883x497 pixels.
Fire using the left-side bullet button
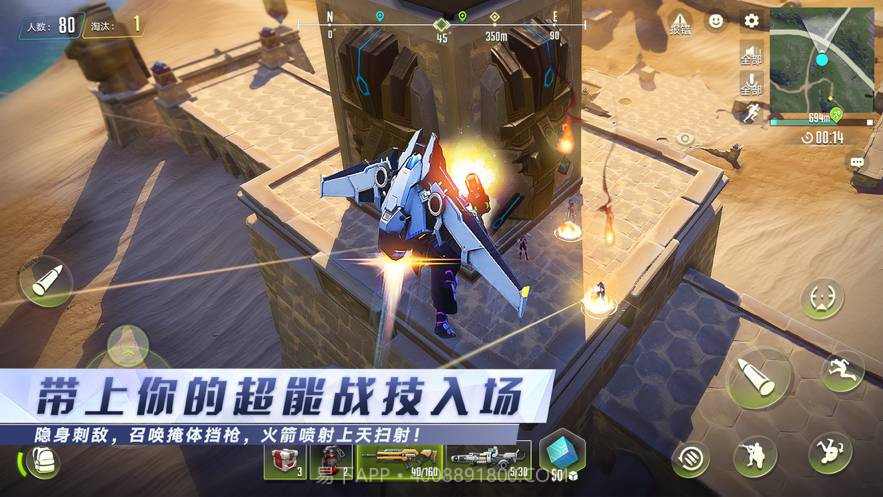click(x=46, y=281)
